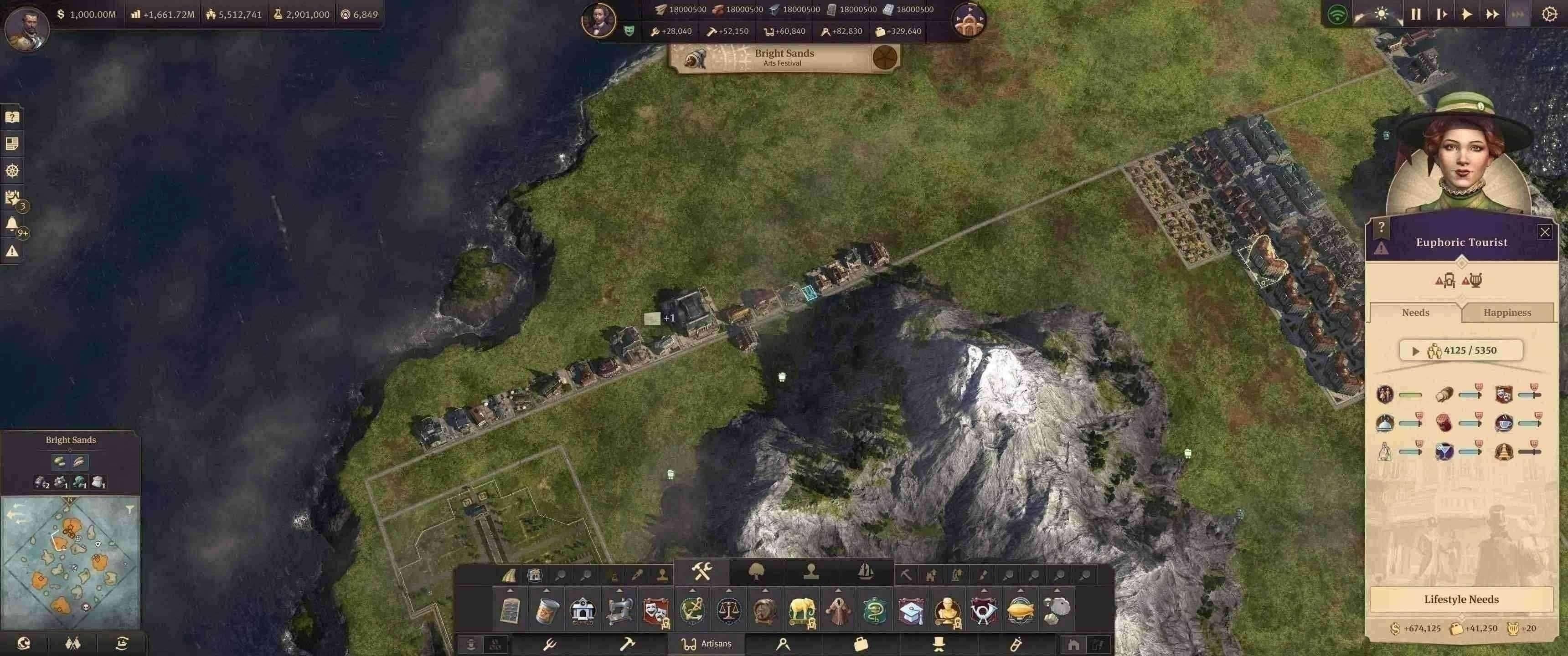Open the warning triangle alerts list
Image resolution: width=1568 pixels, height=656 pixels.
[11, 251]
